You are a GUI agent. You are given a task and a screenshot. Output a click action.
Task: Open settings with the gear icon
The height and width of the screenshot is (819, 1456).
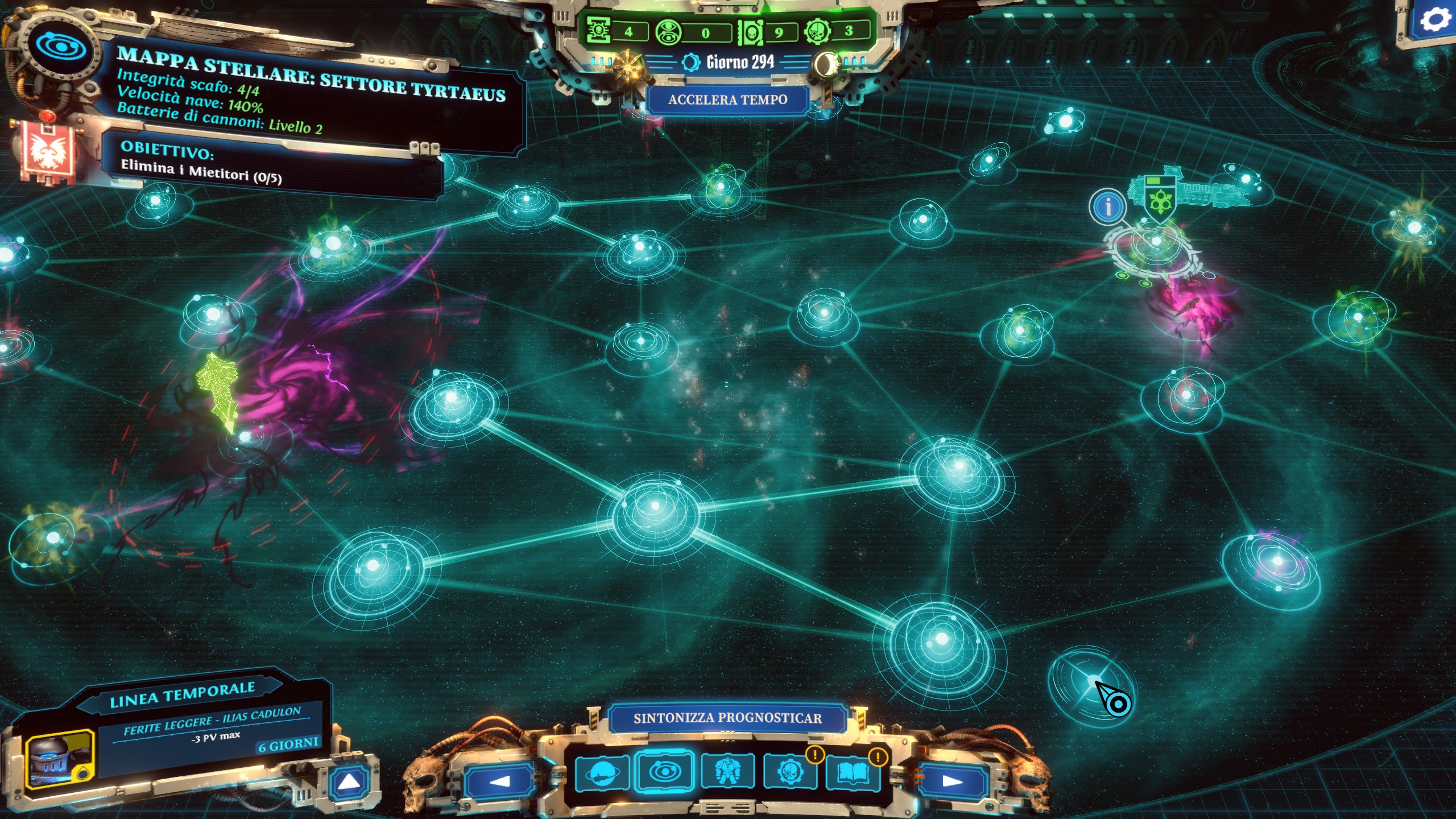[x=1434, y=20]
